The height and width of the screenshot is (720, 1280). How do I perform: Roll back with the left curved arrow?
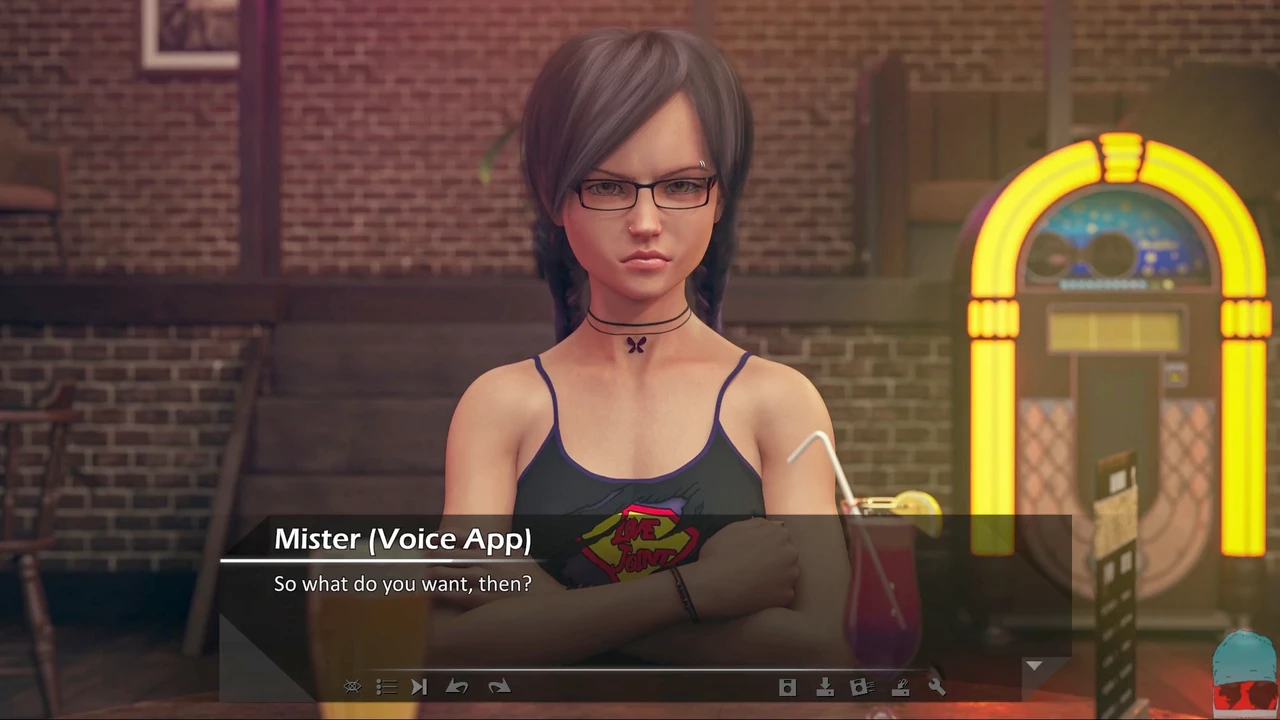coord(457,687)
